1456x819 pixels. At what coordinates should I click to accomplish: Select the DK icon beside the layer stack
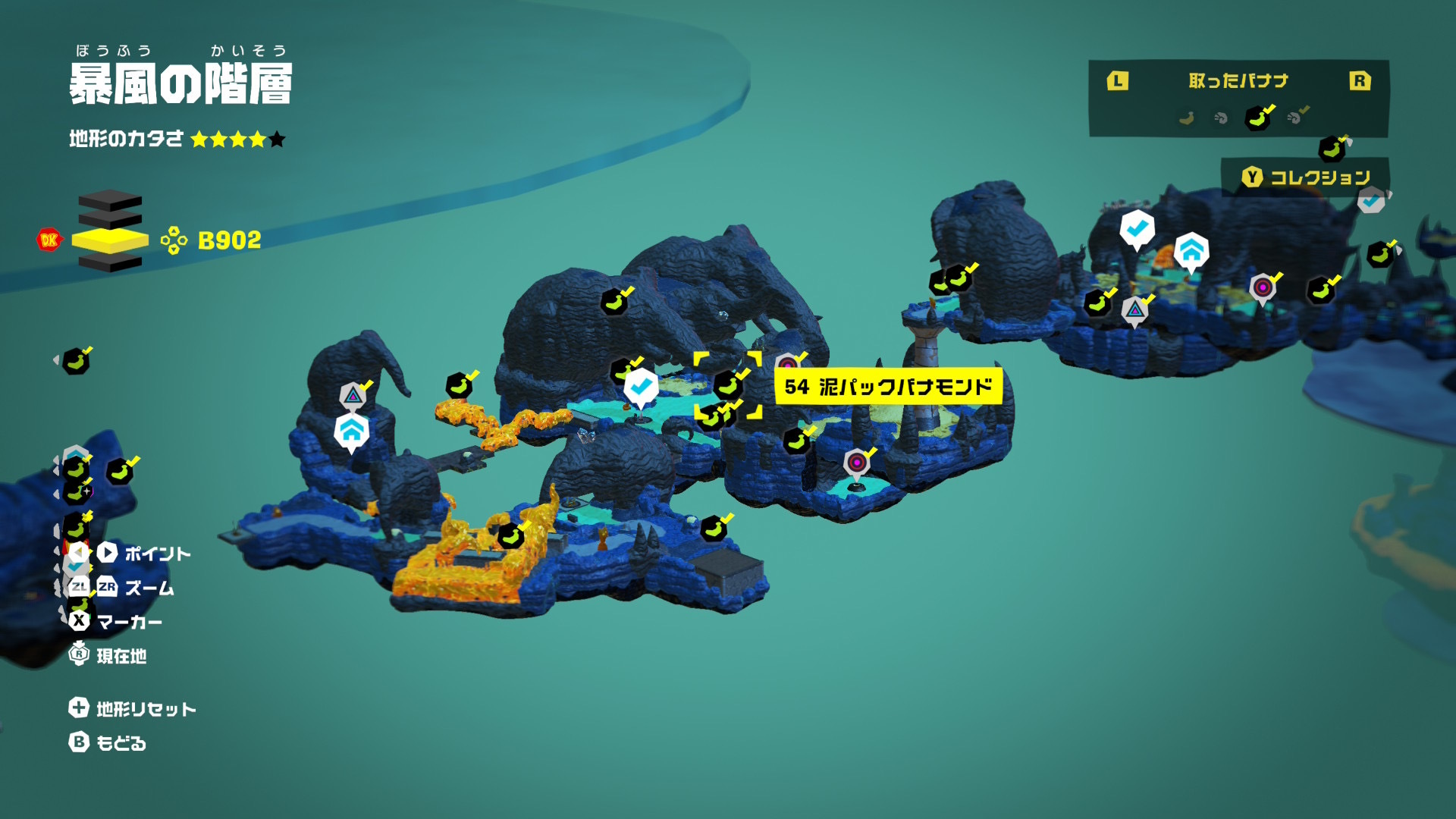[49, 240]
